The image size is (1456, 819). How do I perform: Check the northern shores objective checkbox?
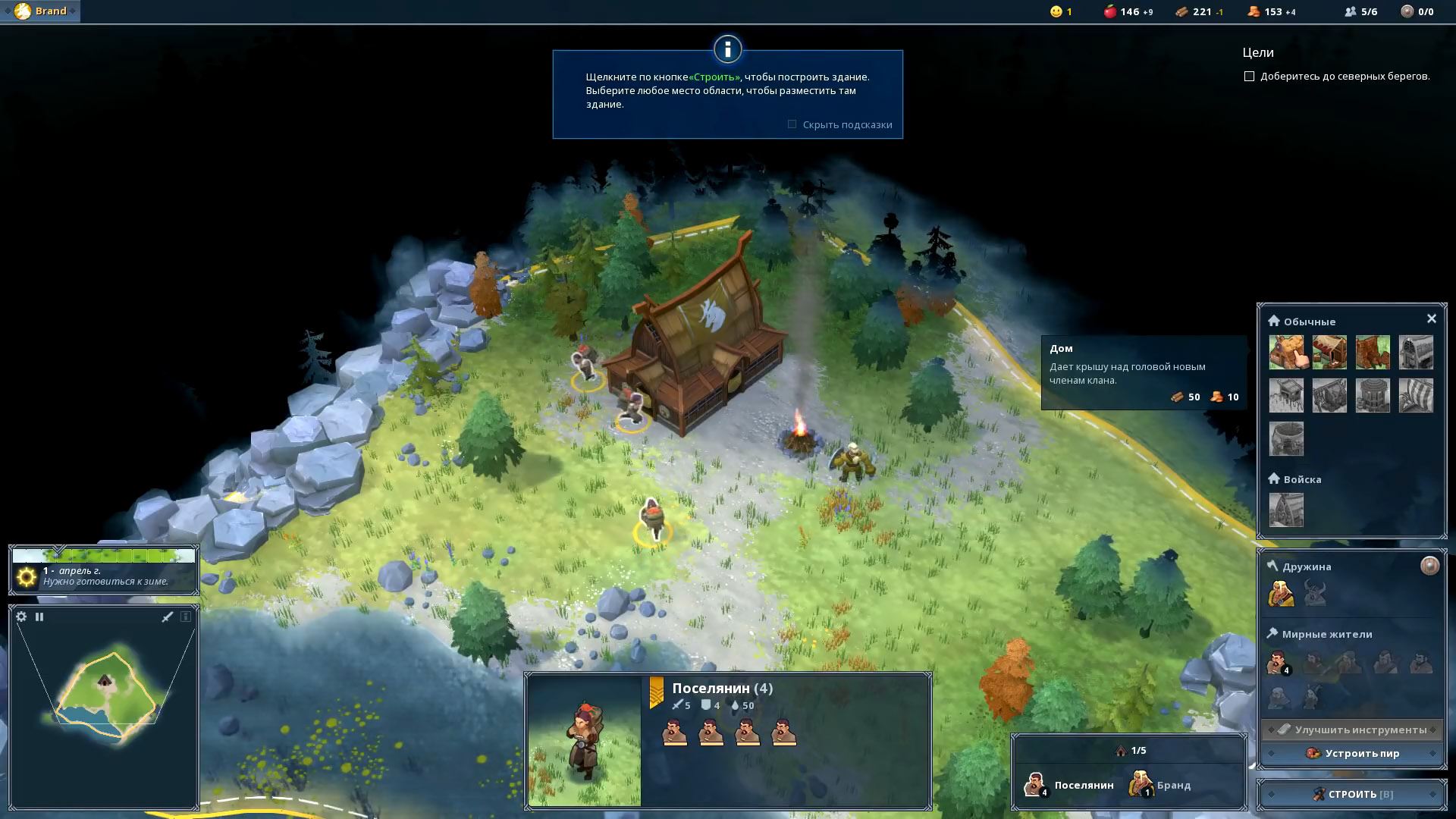[x=1249, y=77]
